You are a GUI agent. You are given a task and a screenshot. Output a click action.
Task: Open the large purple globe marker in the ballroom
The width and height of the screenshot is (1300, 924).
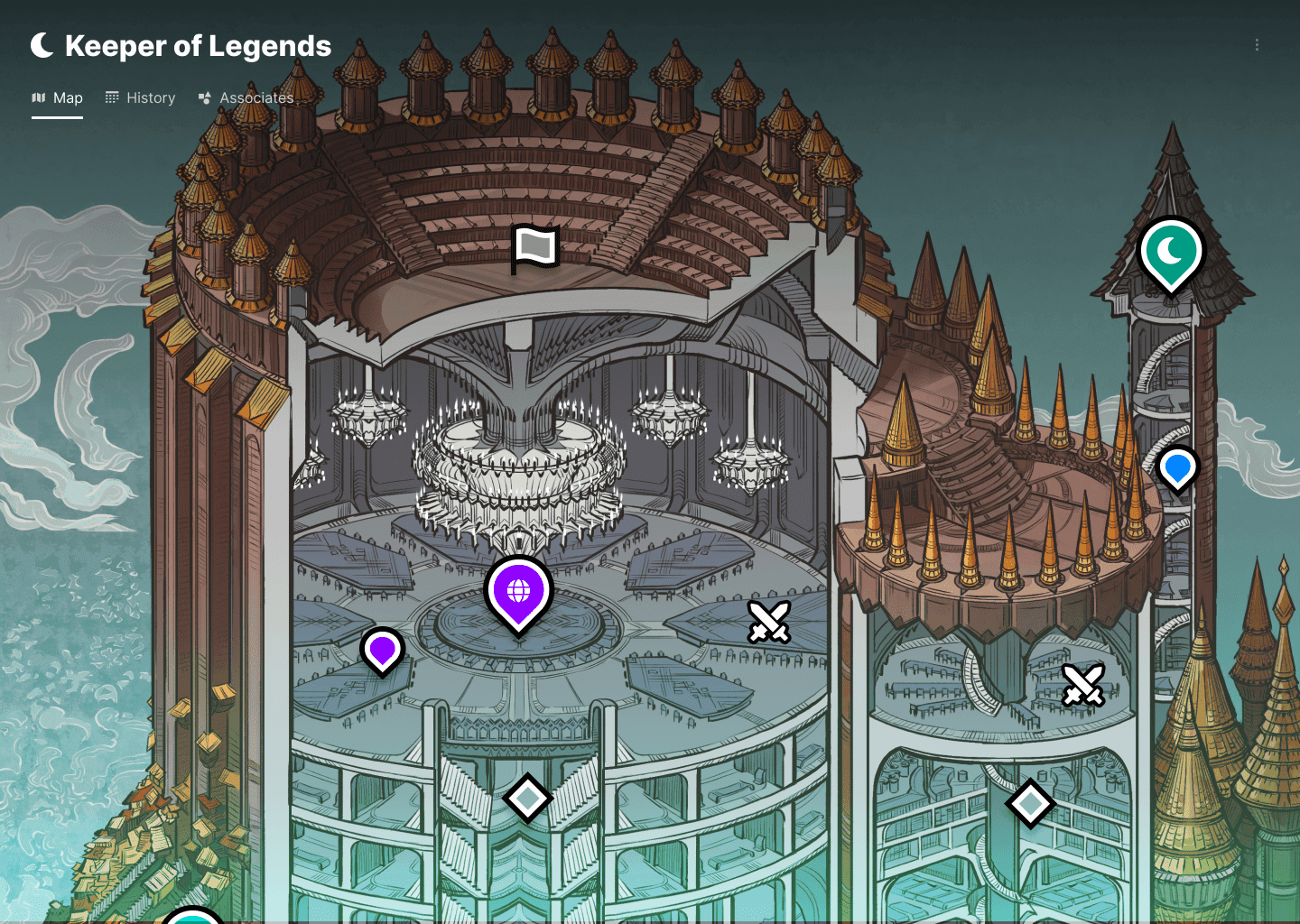tap(518, 591)
